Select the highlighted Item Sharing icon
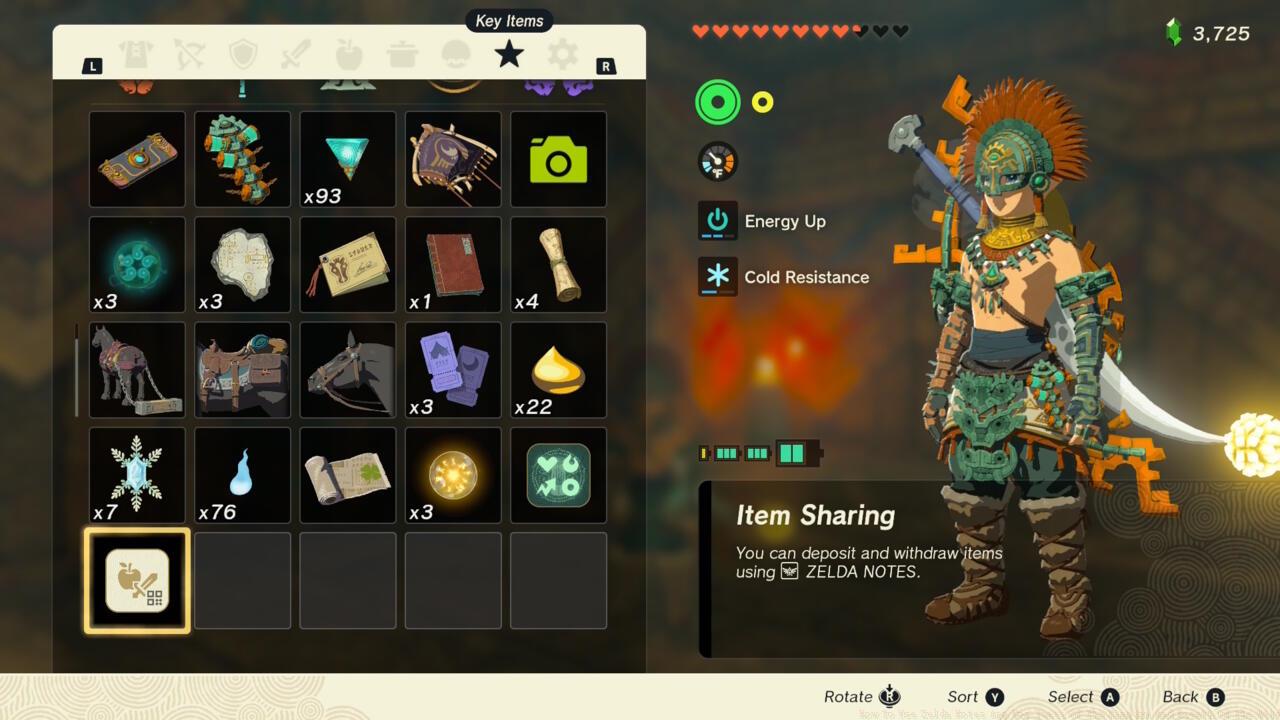This screenshot has width=1280, height=720. pyautogui.click(x=137, y=580)
